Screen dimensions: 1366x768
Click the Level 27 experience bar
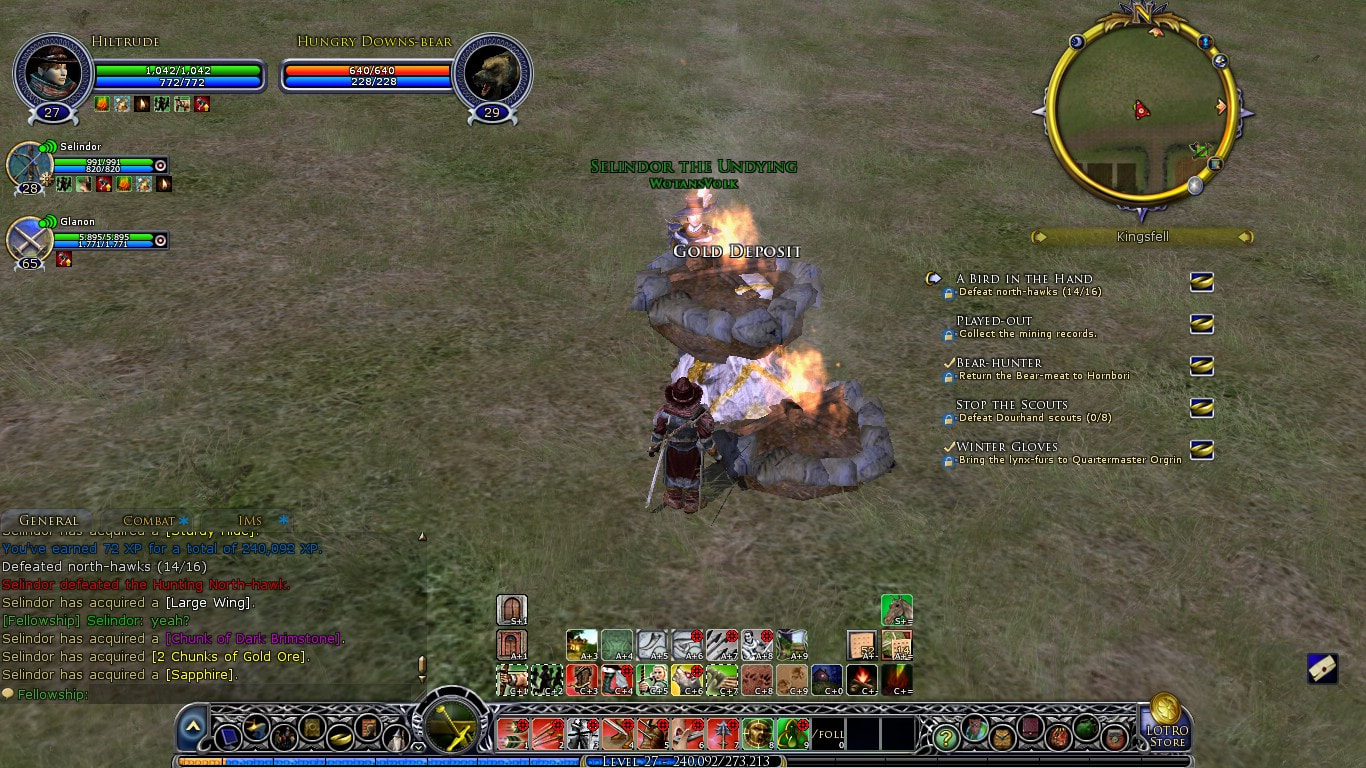click(x=685, y=760)
